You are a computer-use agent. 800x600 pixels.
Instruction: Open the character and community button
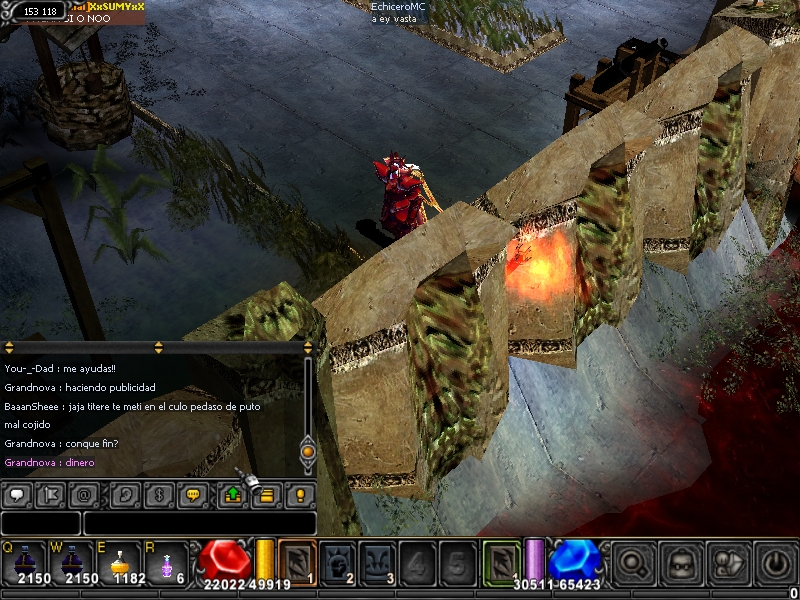coord(729,562)
